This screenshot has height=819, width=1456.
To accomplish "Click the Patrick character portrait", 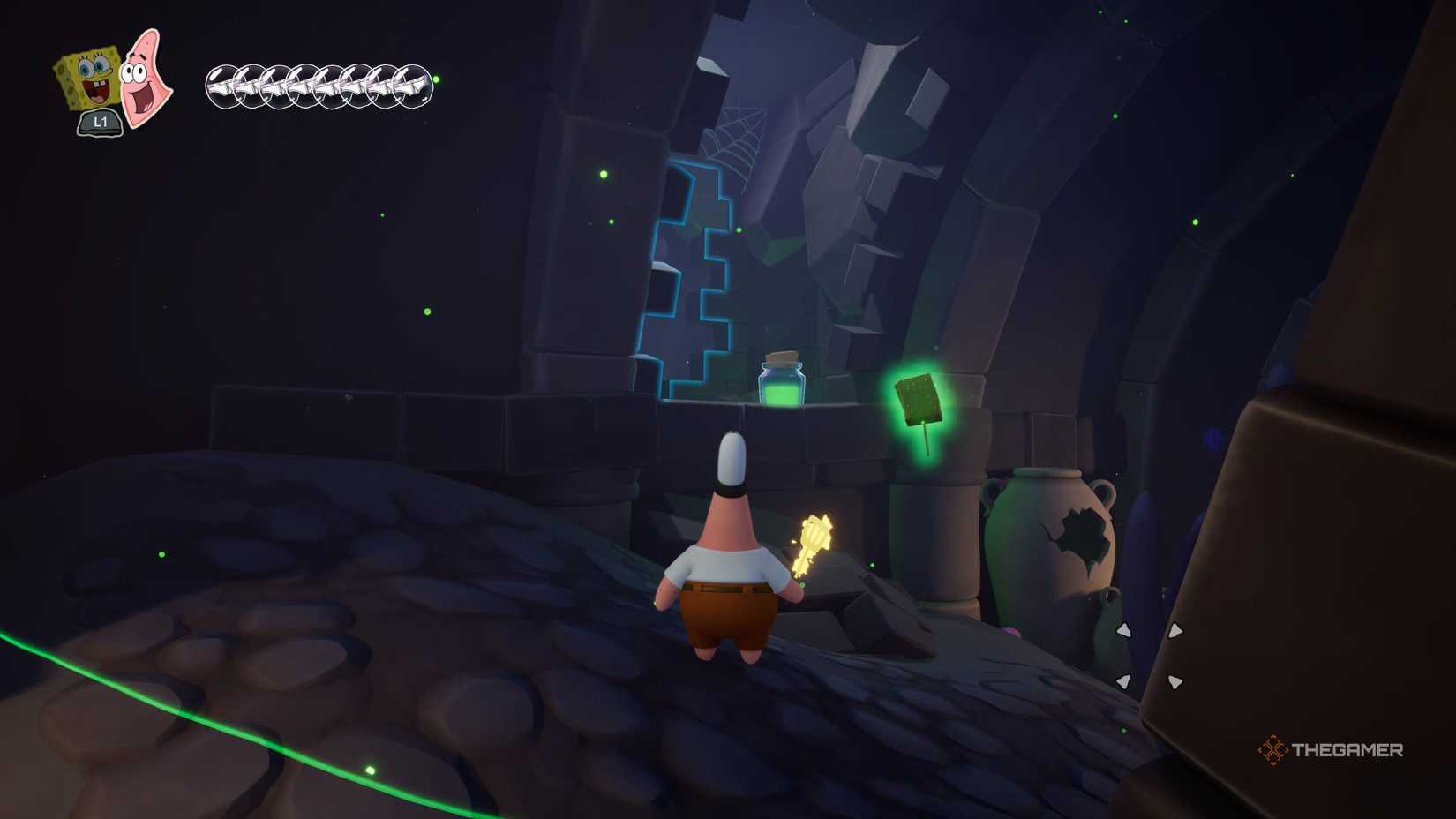I will pyautogui.click(x=145, y=78).
